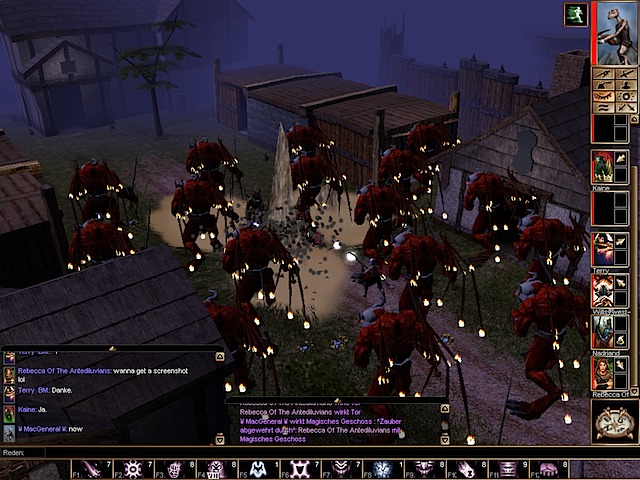Trigger the F6 quickbar spell
The height and width of the screenshot is (480, 640).
299,469
